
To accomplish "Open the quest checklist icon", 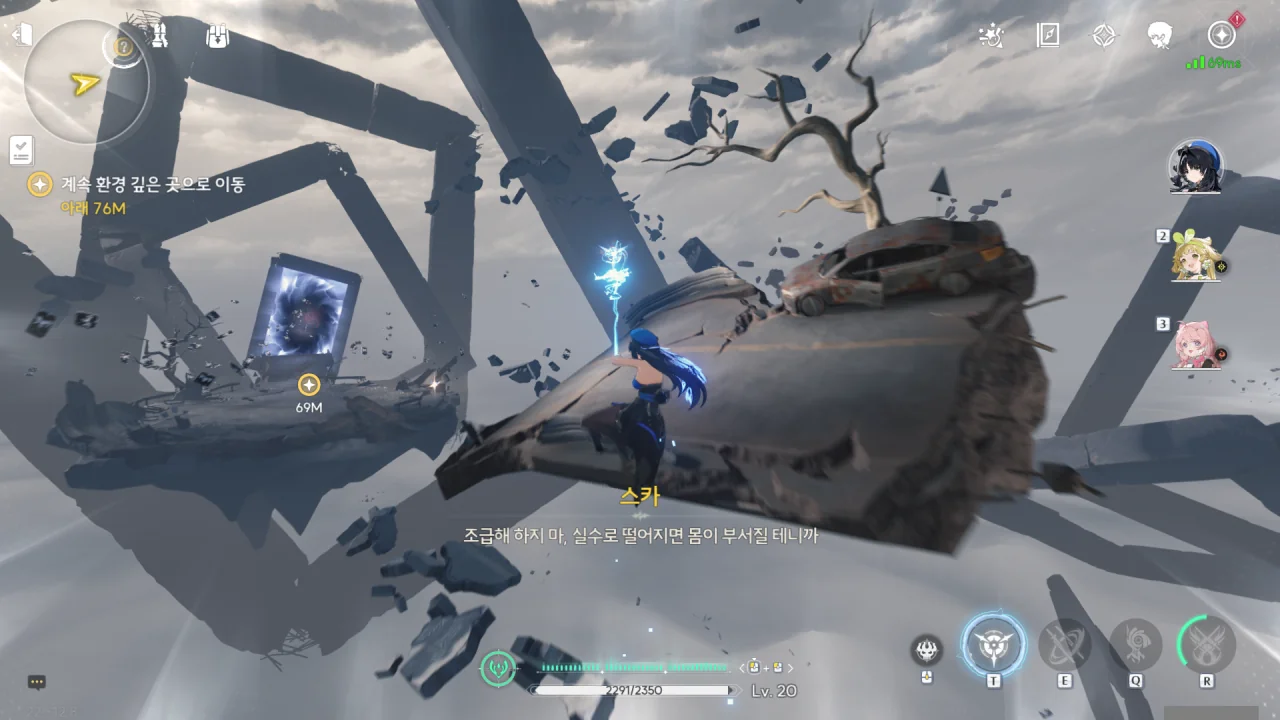I will coord(21,150).
